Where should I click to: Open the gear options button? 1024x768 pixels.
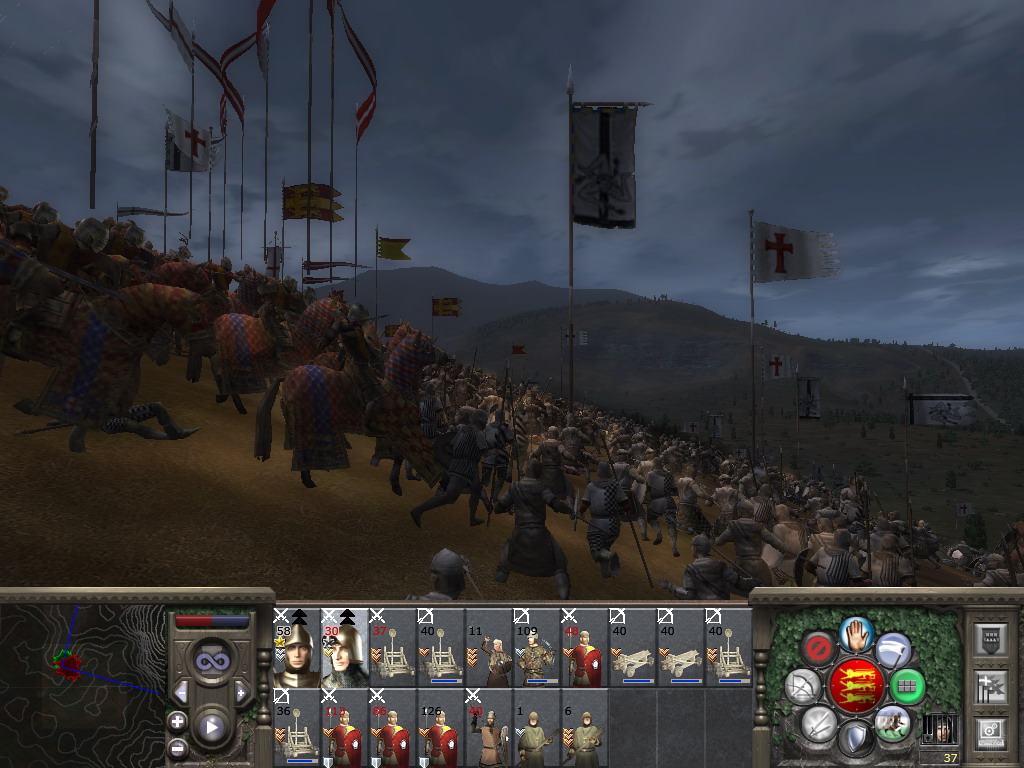coord(989,733)
